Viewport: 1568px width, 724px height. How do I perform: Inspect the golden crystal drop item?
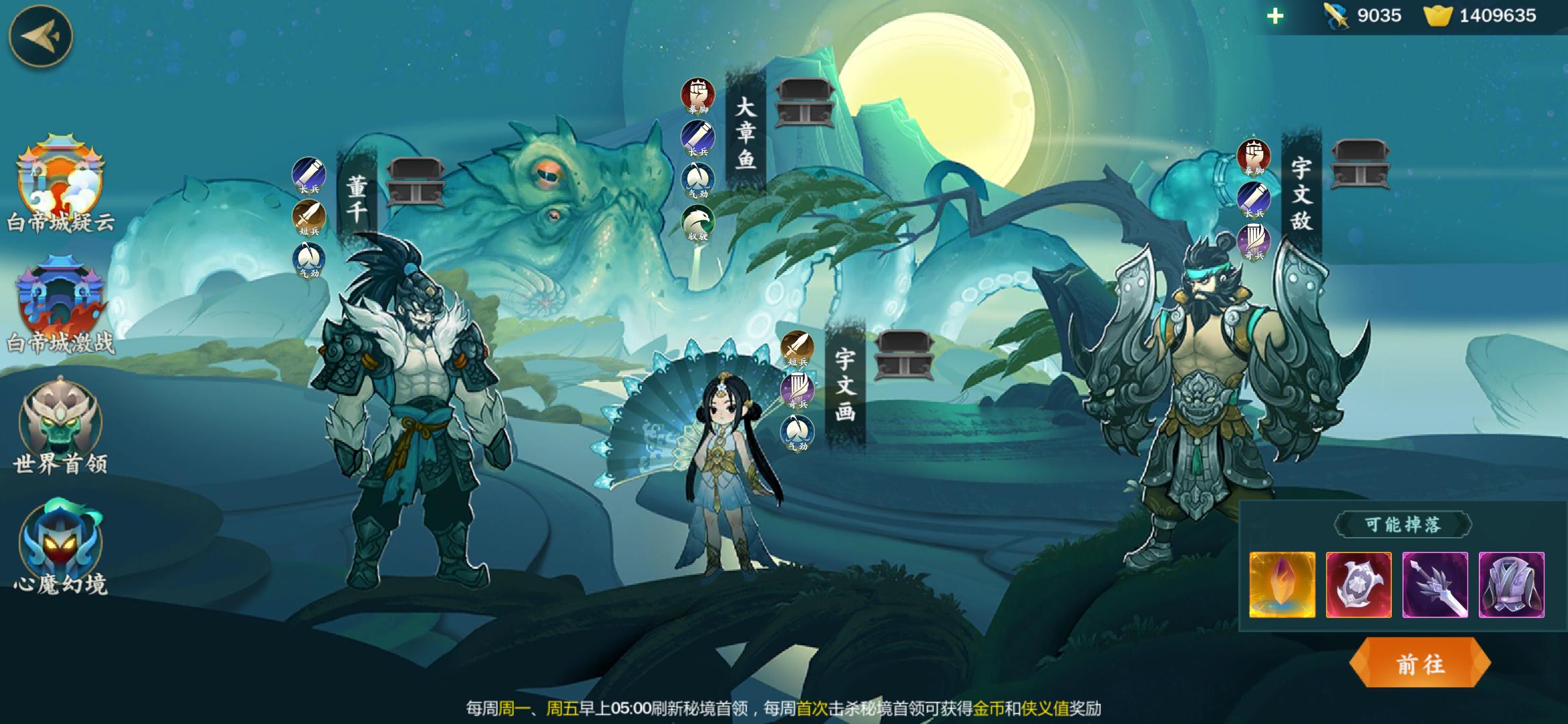1282,585
